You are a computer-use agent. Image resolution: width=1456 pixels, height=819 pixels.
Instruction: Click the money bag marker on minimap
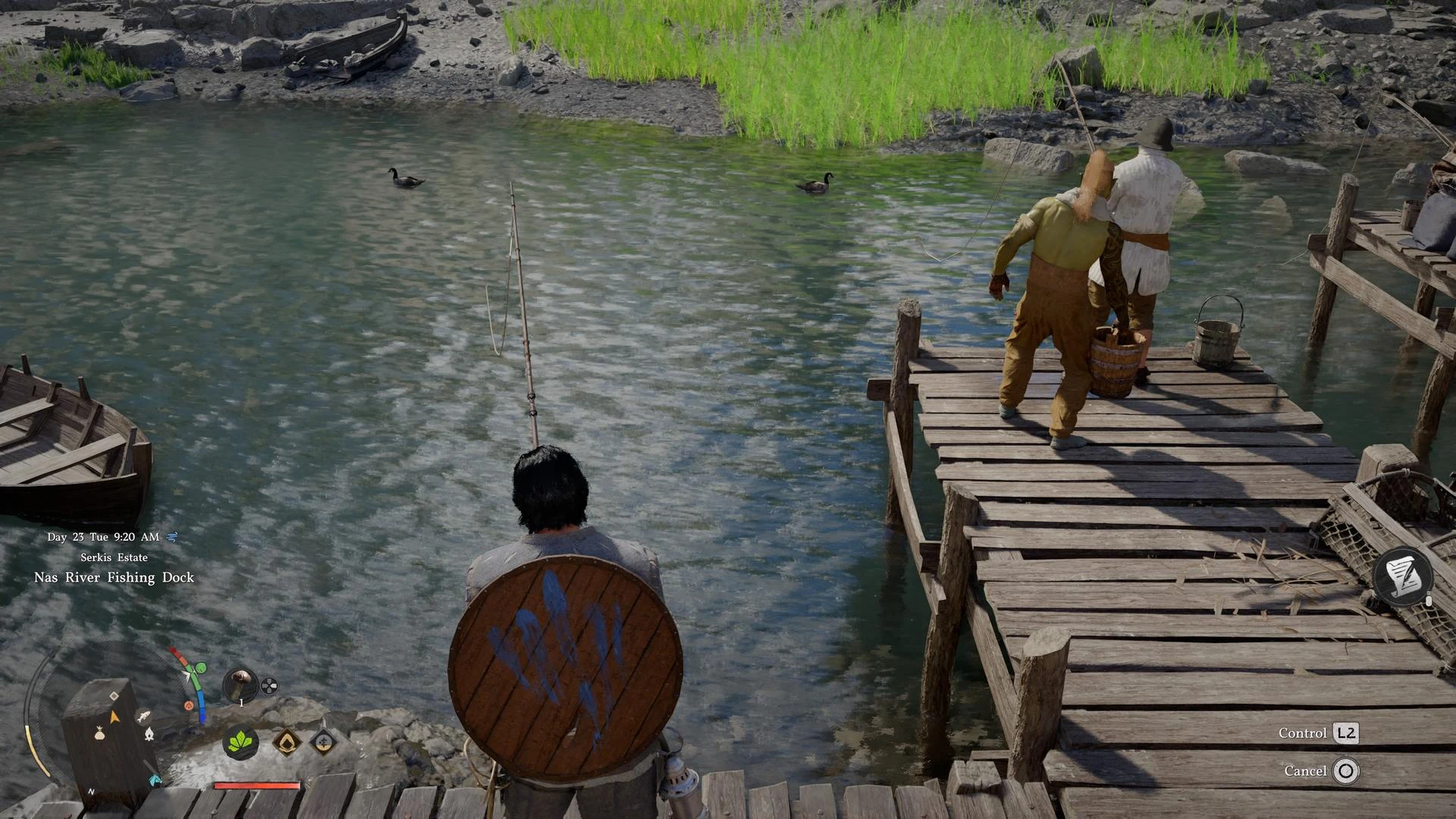99,733
